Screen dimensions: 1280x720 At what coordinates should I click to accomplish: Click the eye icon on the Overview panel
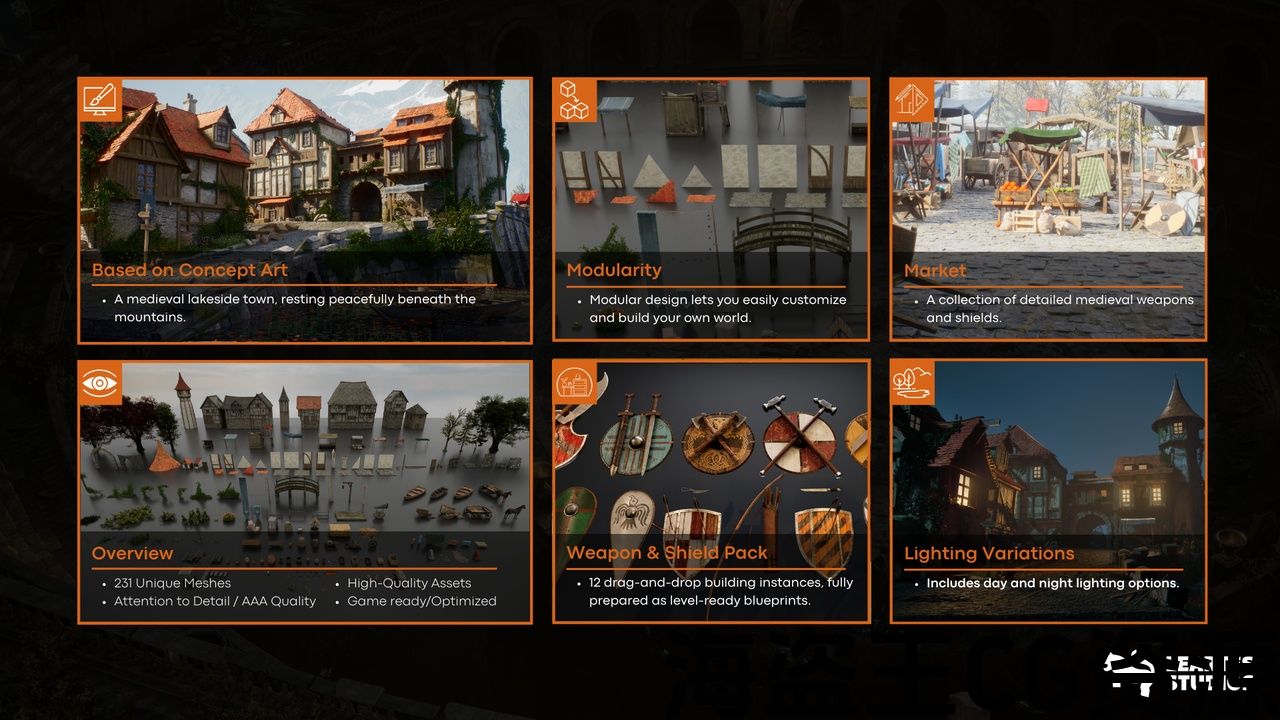pos(101,383)
